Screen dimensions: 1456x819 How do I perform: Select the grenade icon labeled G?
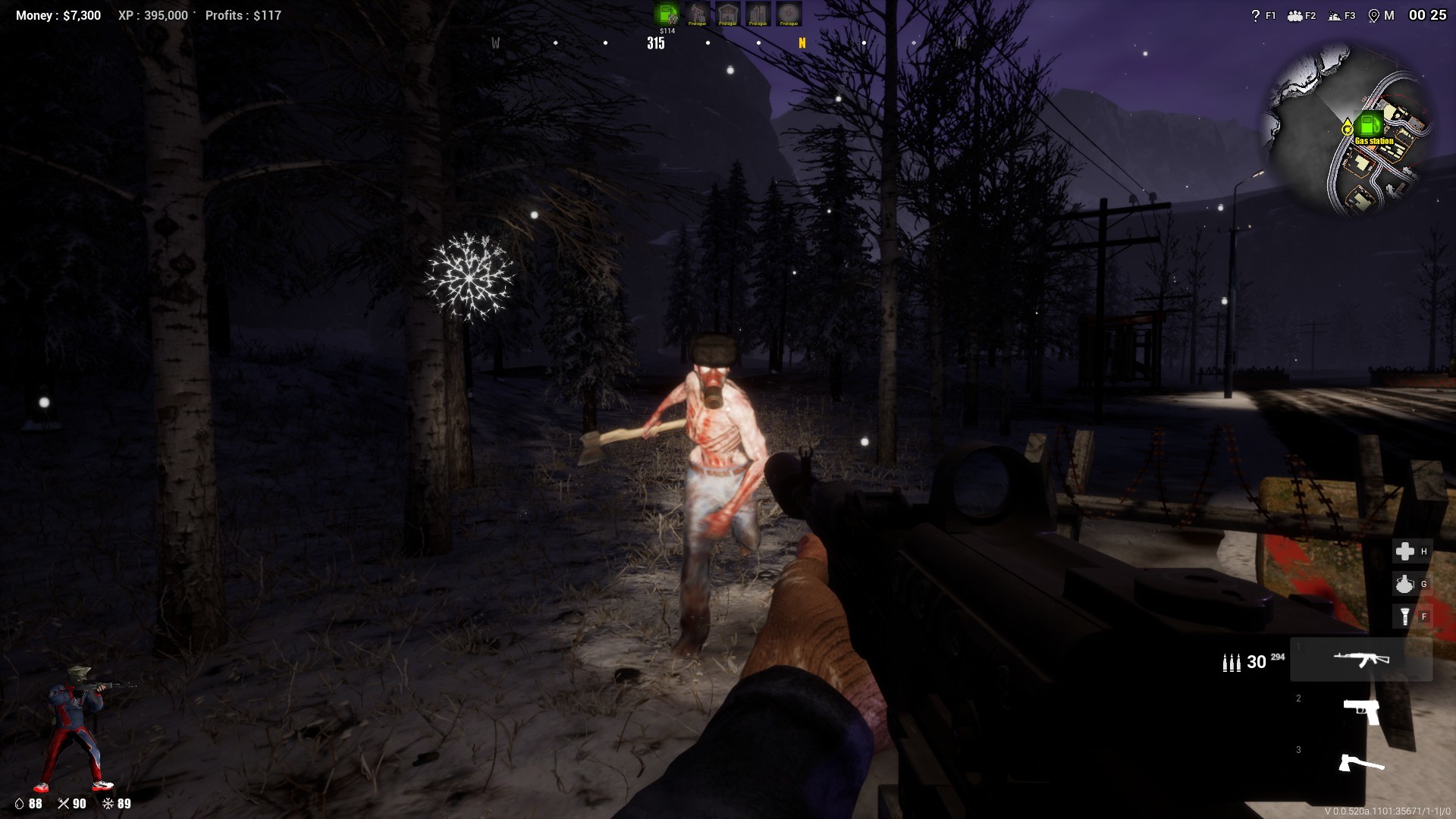pyautogui.click(x=1404, y=585)
